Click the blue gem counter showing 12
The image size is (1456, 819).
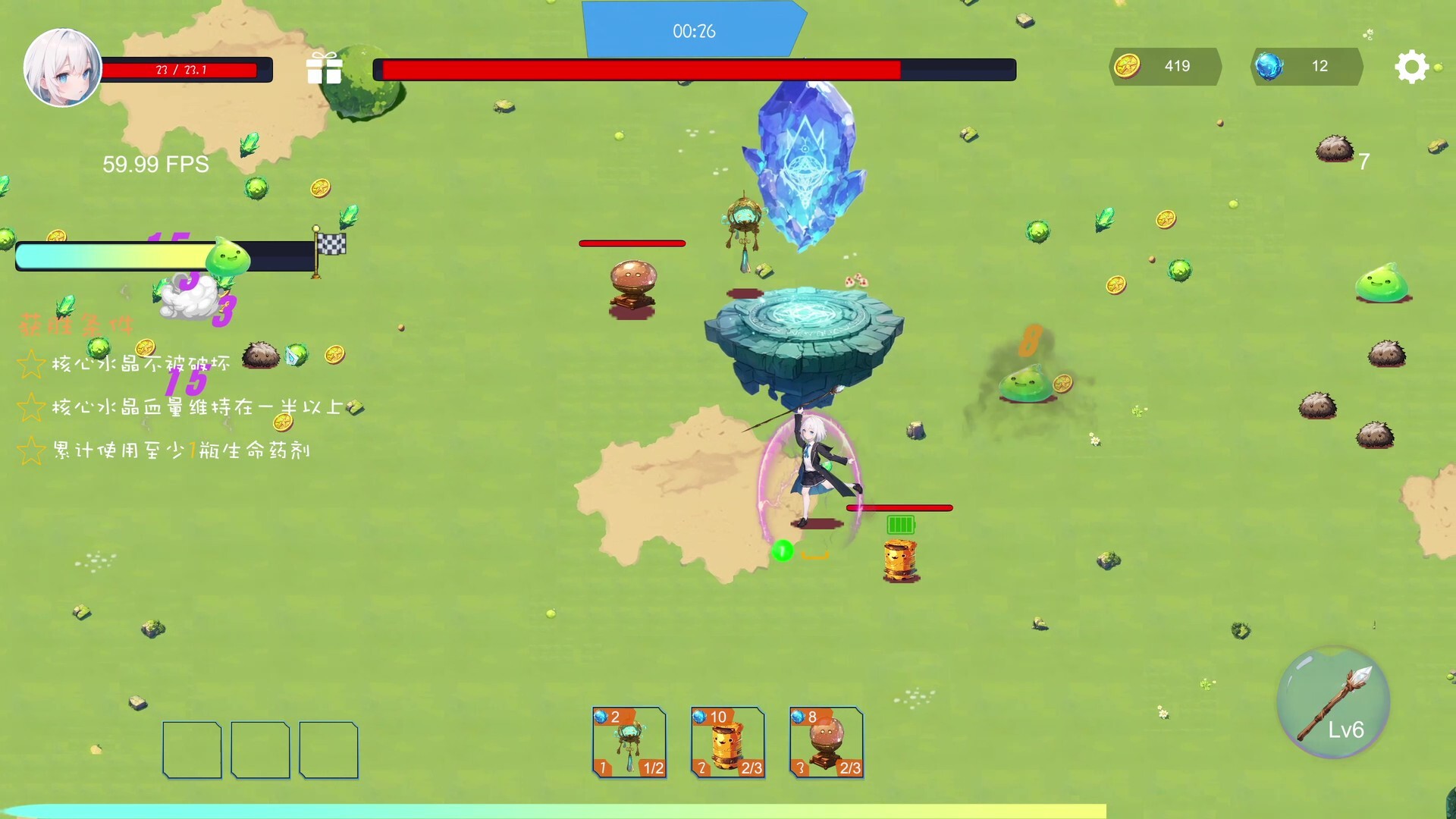(x=1306, y=67)
